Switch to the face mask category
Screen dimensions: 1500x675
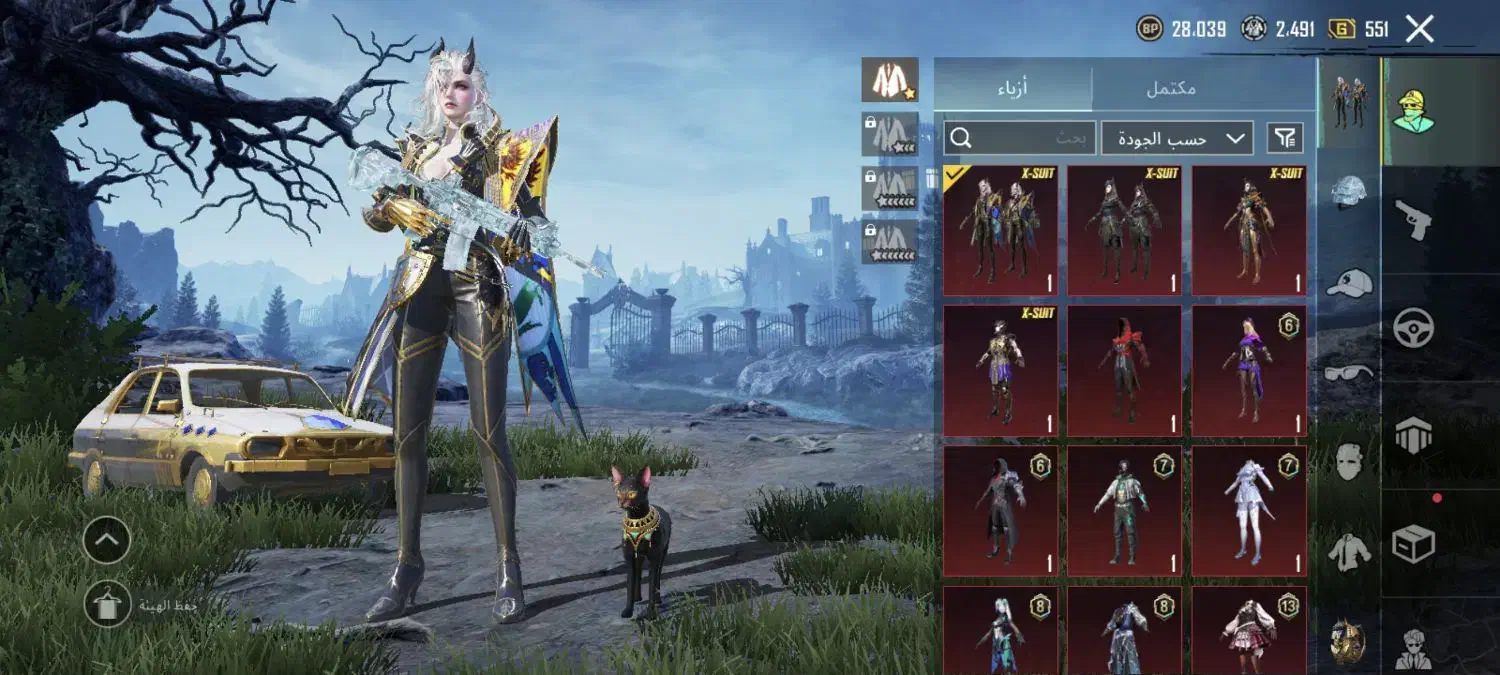[x=1349, y=462]
